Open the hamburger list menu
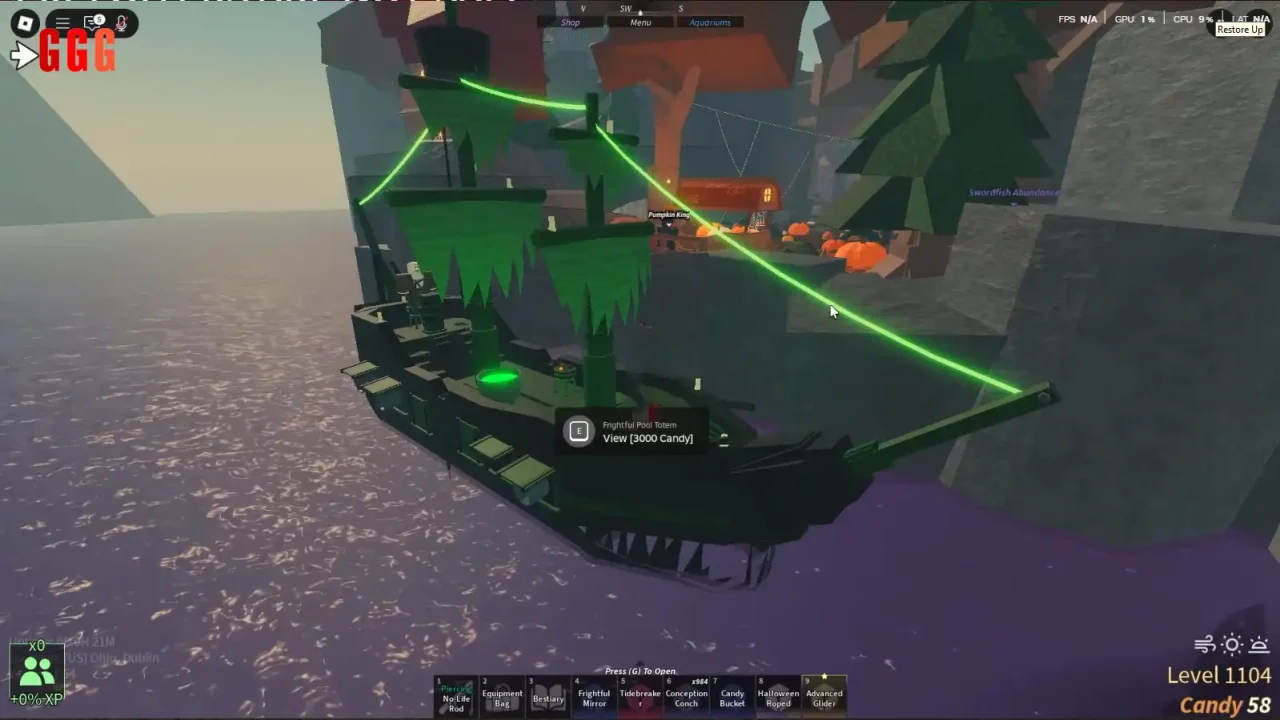The image size is (1280, 720). [62, 23]
